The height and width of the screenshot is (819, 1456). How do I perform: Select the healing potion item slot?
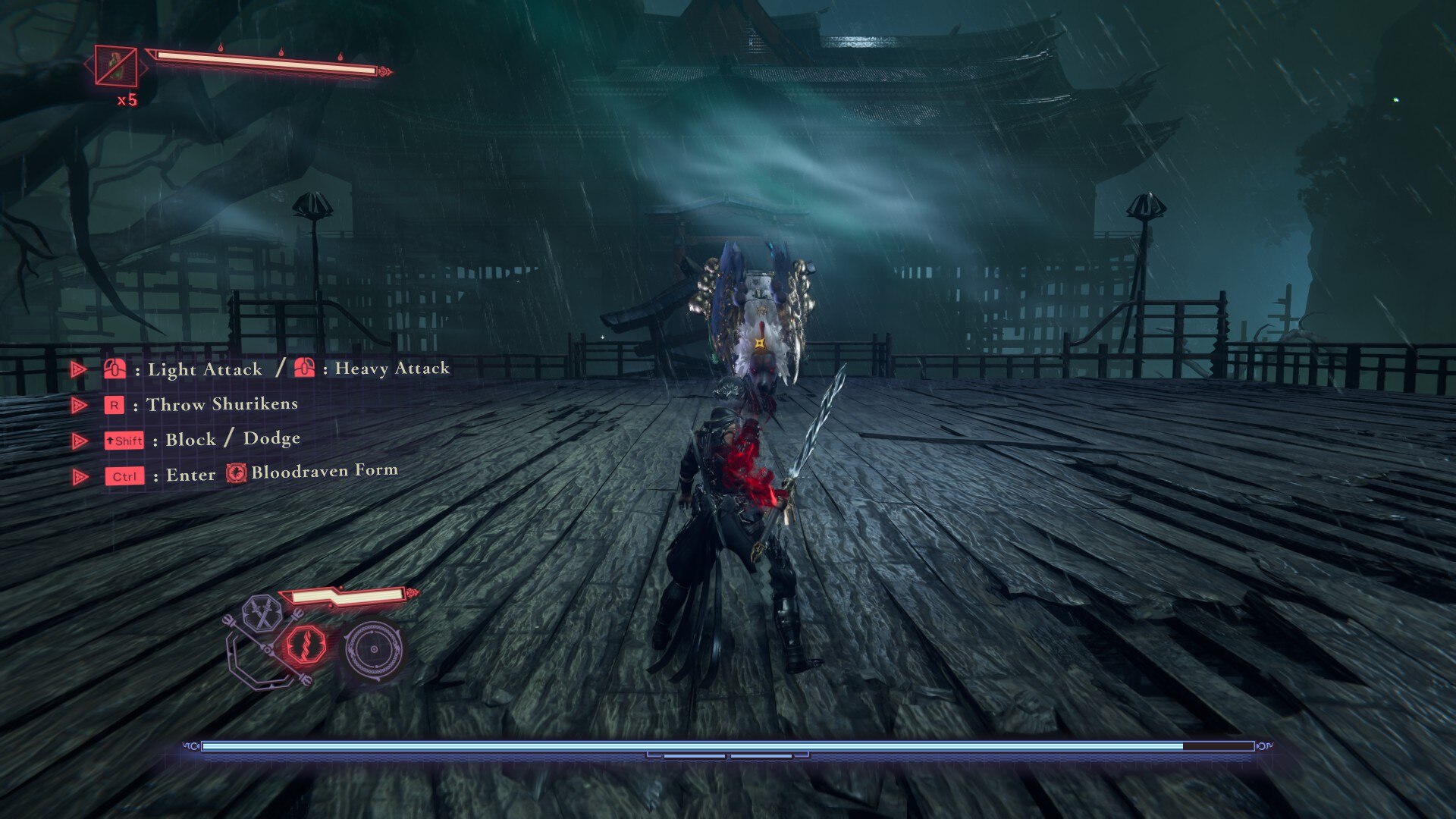(x=115, y=66)
